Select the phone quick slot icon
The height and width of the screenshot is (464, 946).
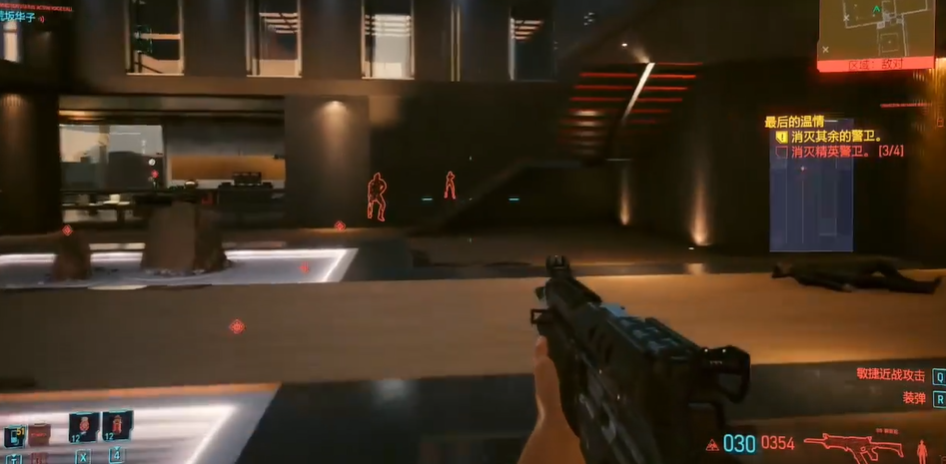tap(14, 436)
